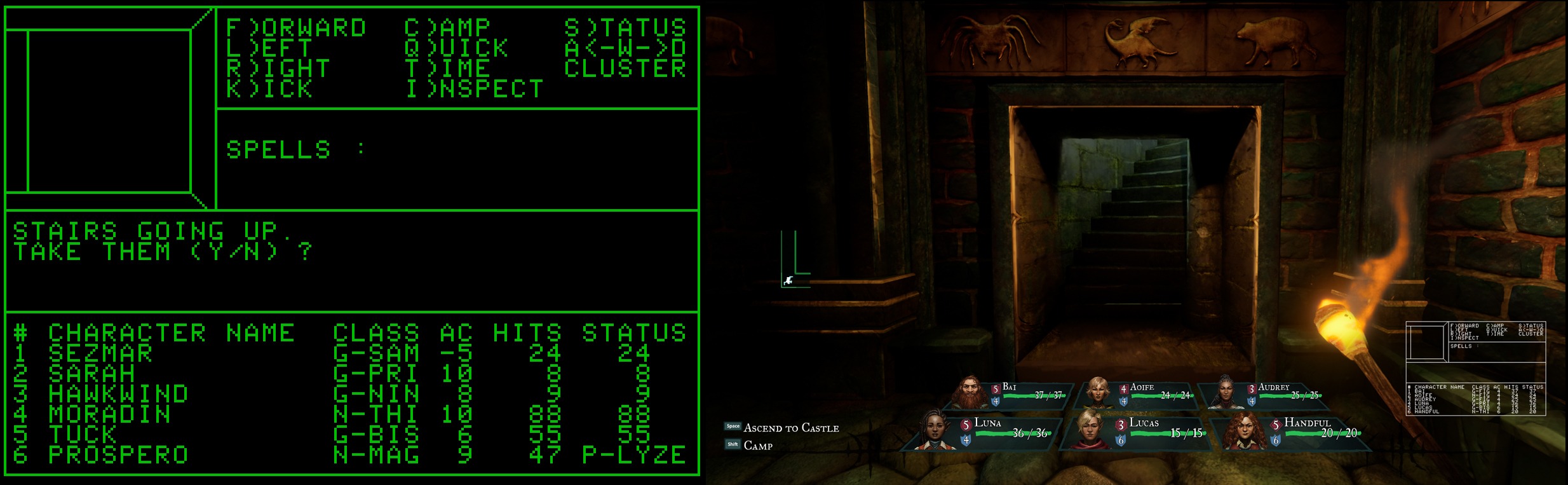Image resolution: width=1568 pixels, height=485 pixels.
Task: Choose the C)AMP command in classic menu
Action: (447, 28)
